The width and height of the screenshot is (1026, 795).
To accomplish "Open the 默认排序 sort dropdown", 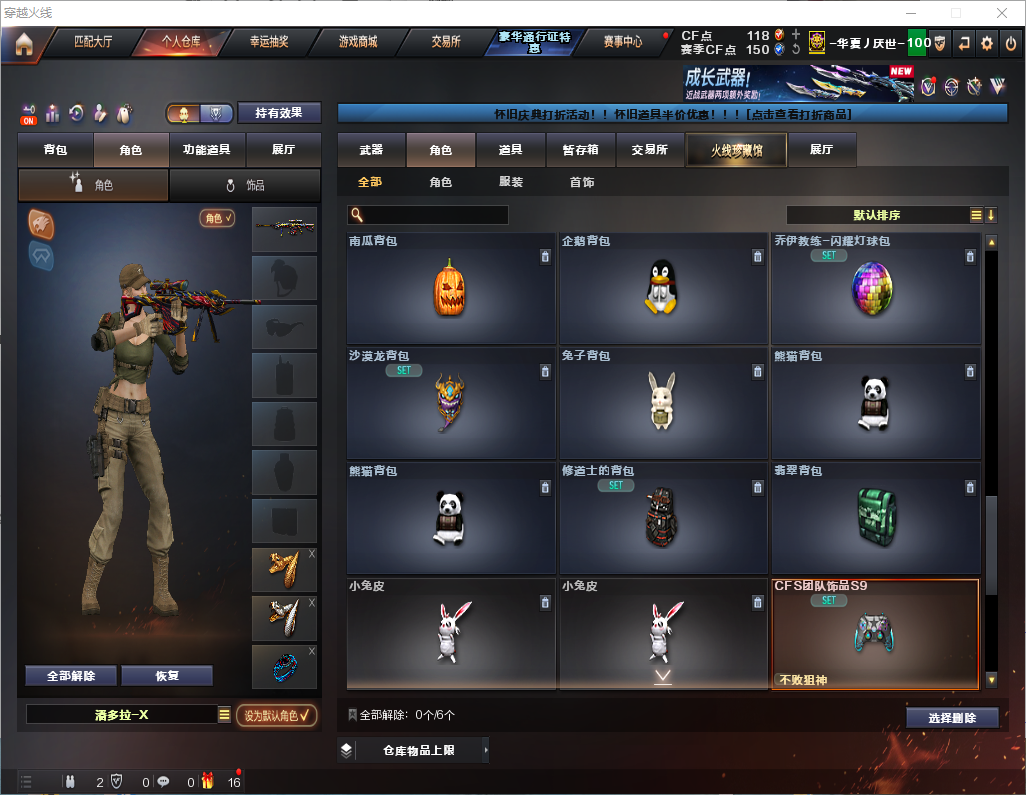I will coord(877,215).
